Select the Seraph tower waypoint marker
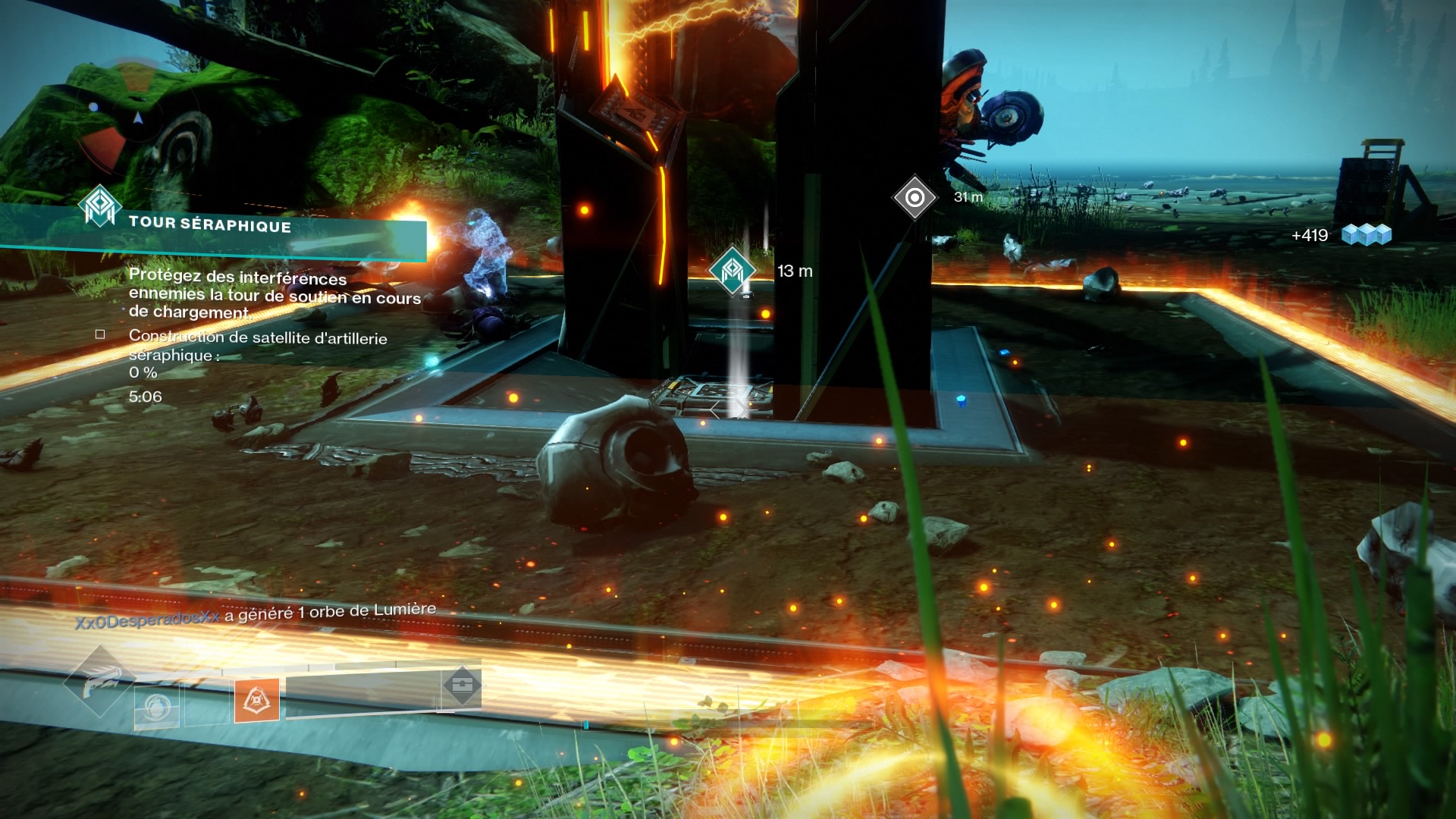1456x819 pixels. point(732,271)
